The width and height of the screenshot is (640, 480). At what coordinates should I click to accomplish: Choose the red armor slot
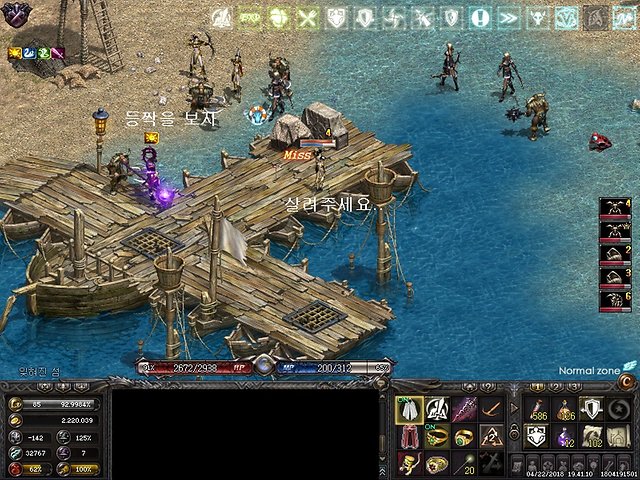click(410, 437)
